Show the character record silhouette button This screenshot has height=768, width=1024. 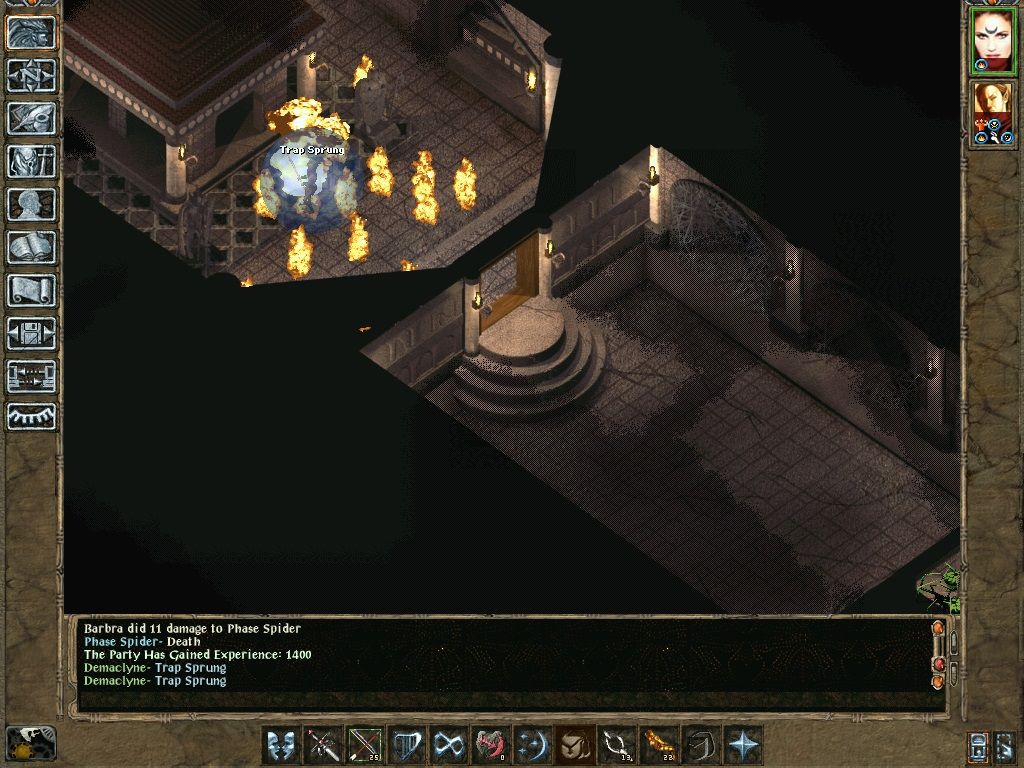click(31, 204)
